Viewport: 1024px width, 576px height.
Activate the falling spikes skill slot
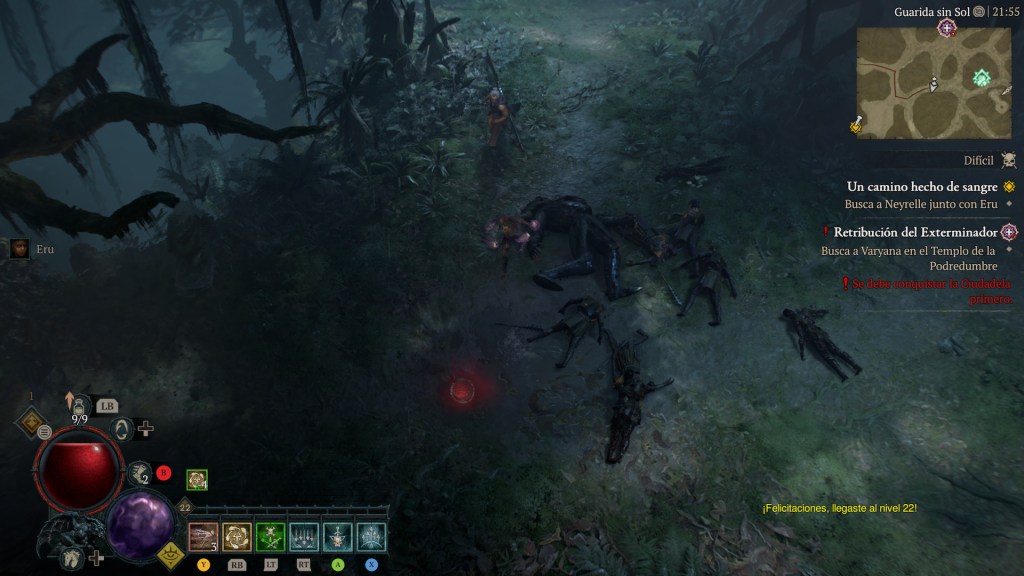pyautogui.click(x=304, y=537)
